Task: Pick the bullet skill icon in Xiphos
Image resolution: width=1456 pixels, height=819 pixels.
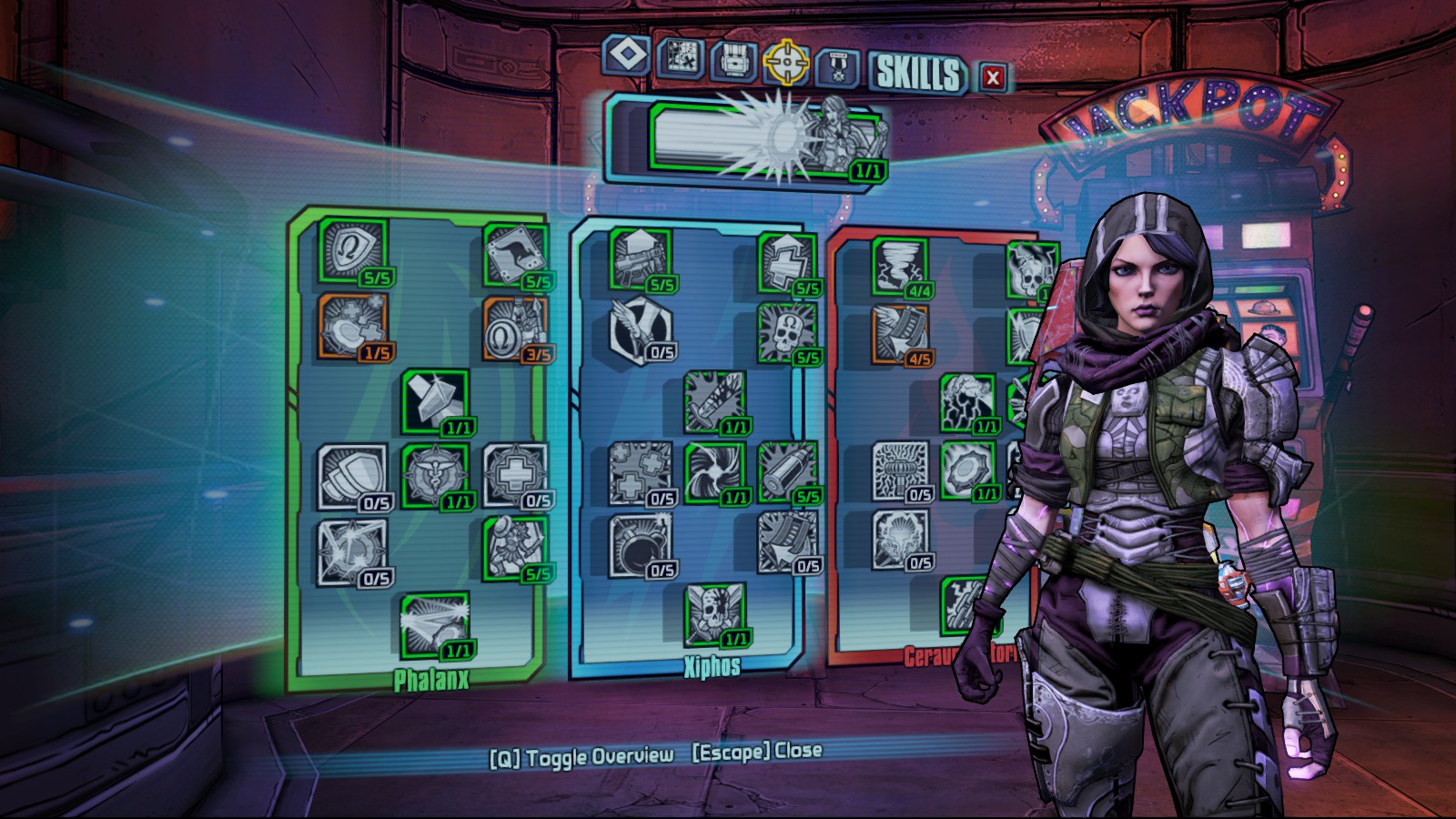Action: pyautogui.click(x=788, y=470)
